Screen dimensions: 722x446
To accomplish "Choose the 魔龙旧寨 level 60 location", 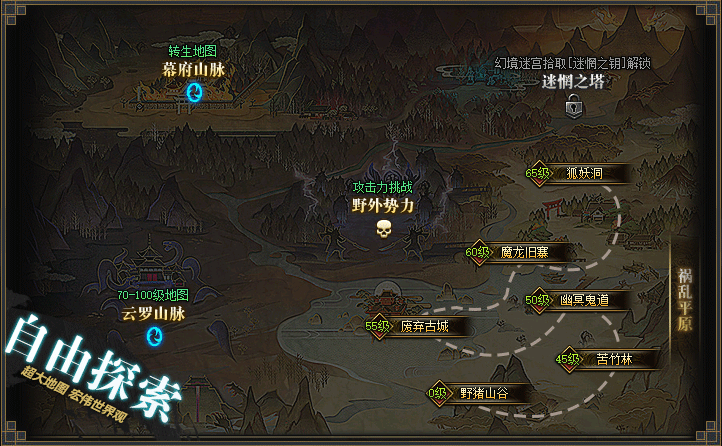I will 523,253.
